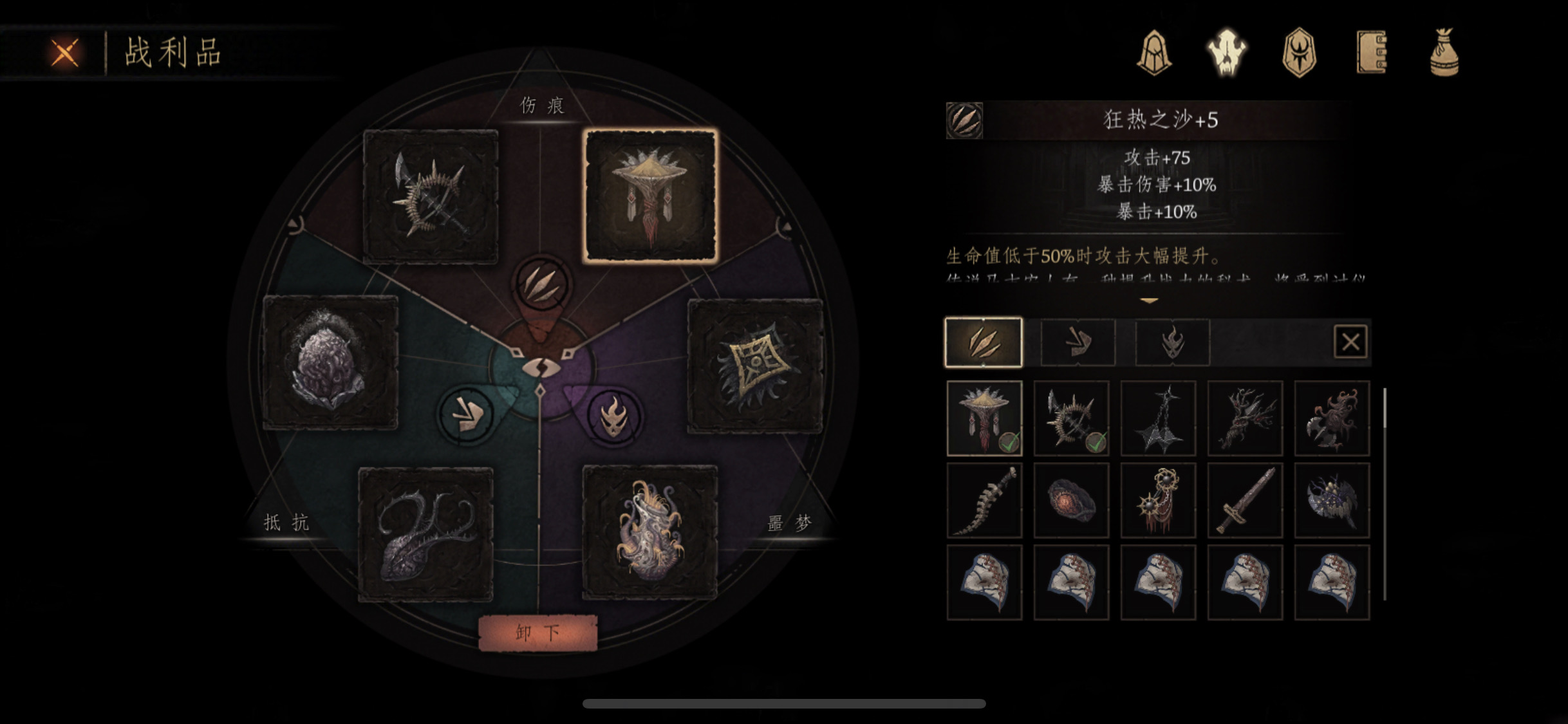This screenshot has height=724, width=1568.
Task: Open the horned skull trophy menu
Action: (x=1226, y=53)
